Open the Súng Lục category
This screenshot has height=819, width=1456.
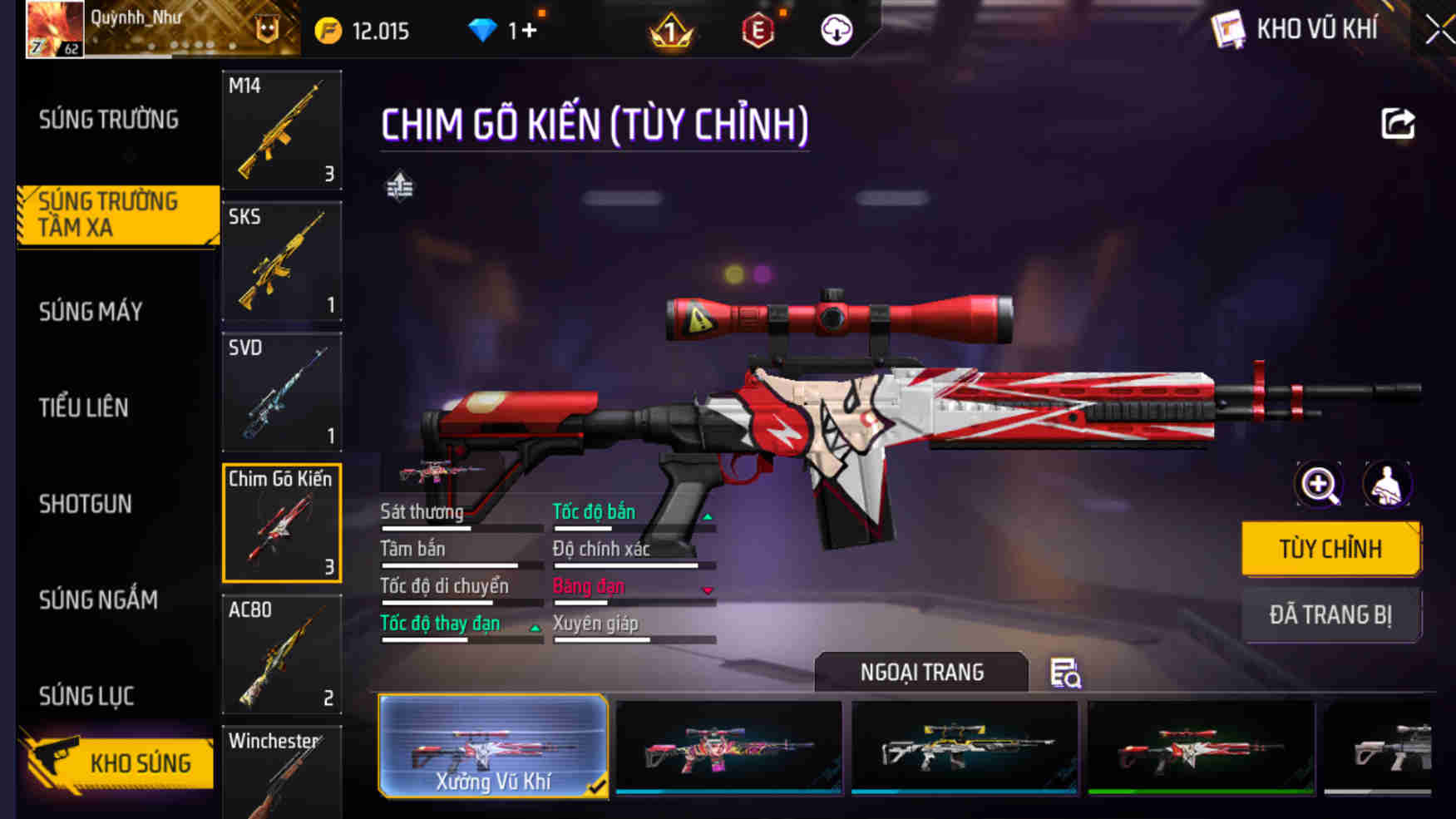tap(86, 696)
